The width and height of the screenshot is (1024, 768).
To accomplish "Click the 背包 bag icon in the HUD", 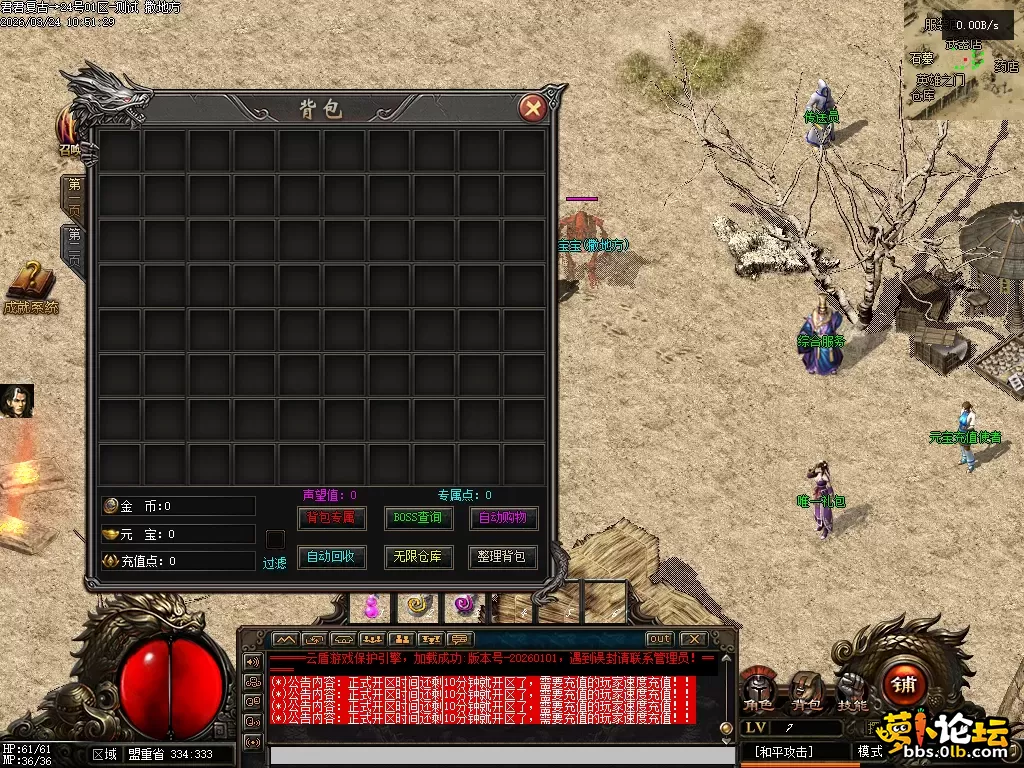I will click(806, 690).
